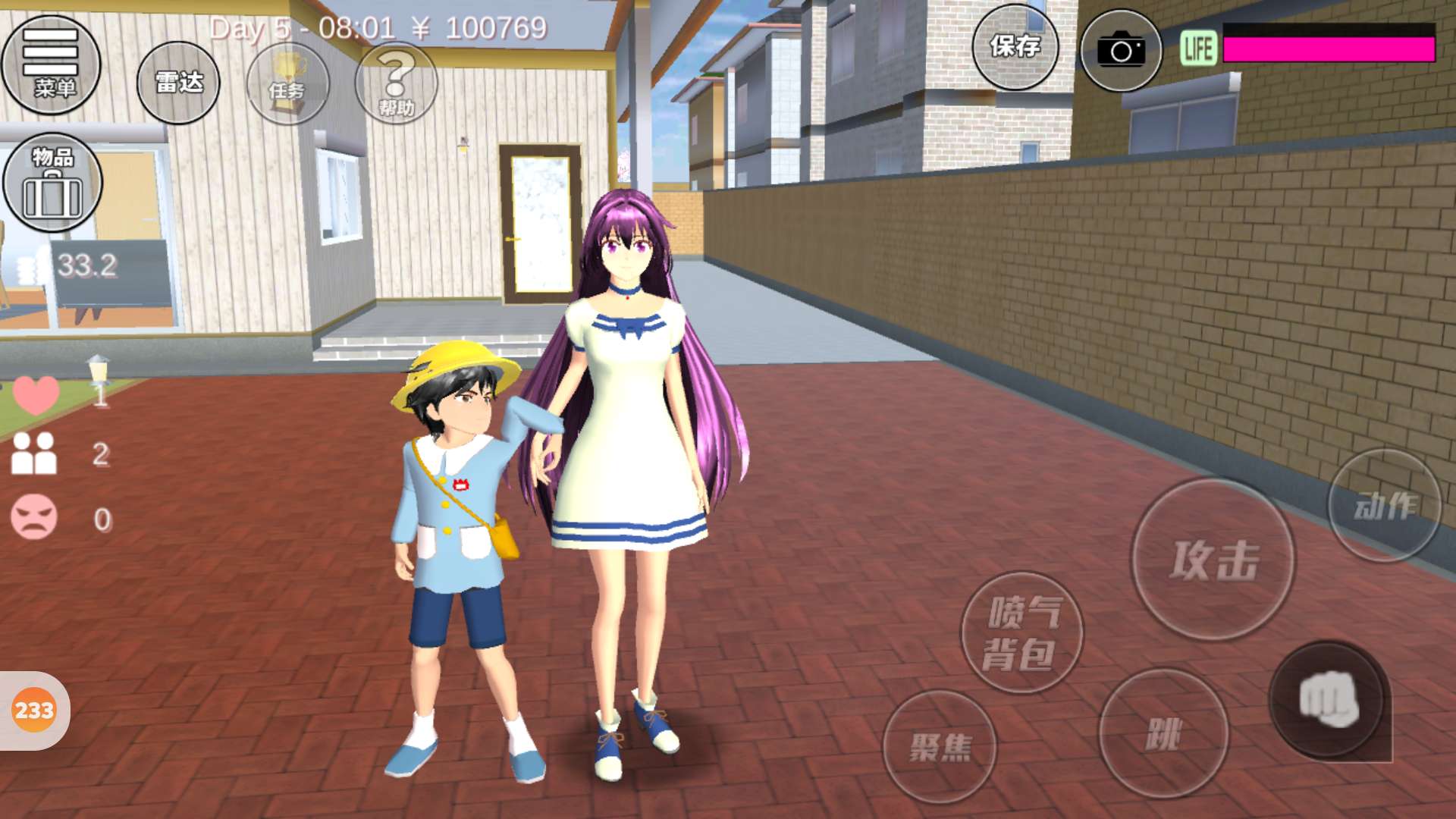
Task: Open the 菜单 main menu
Action: [52, 65]
